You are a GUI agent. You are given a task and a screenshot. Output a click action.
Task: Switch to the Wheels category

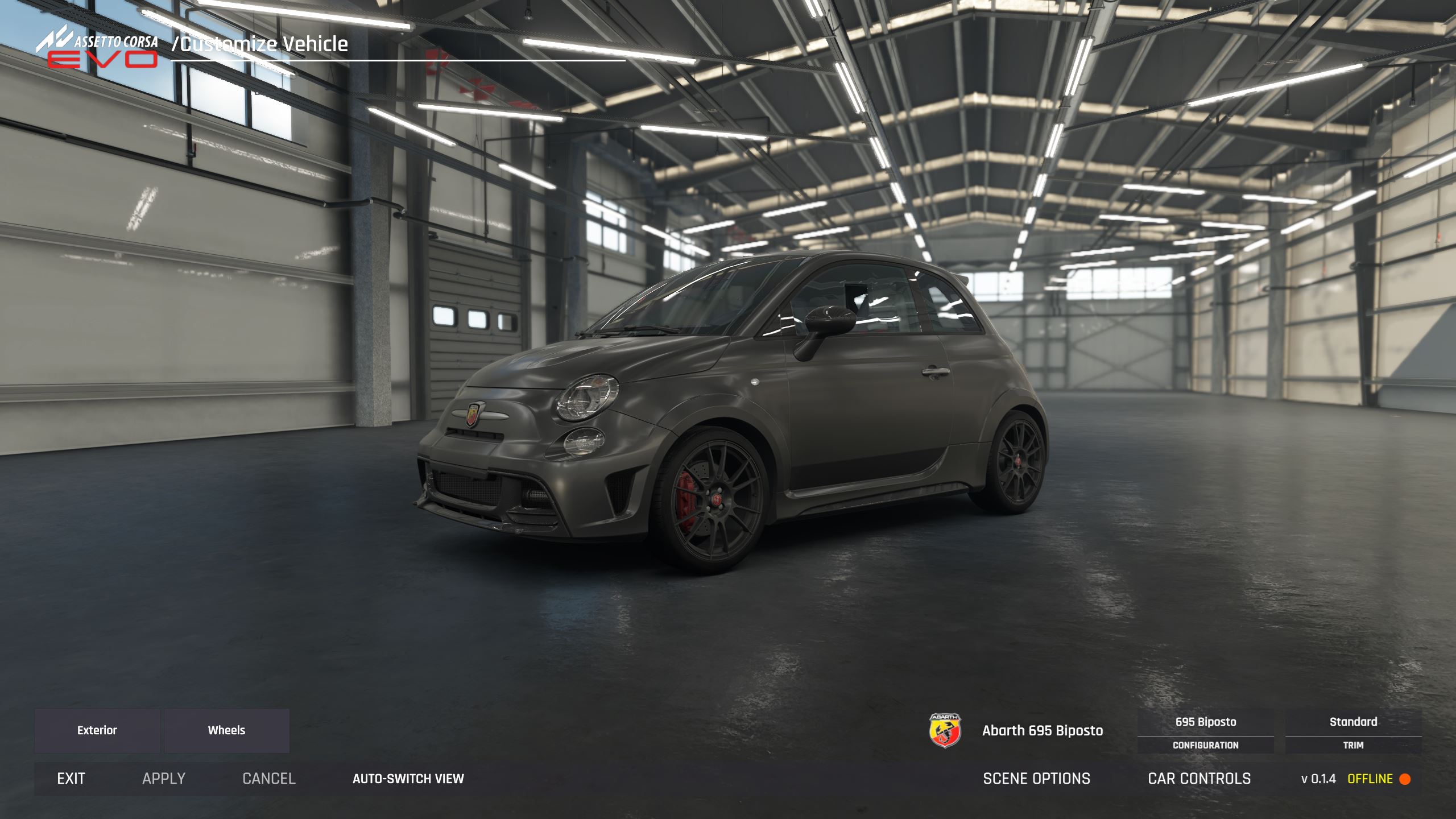click(x=226, y=730)
